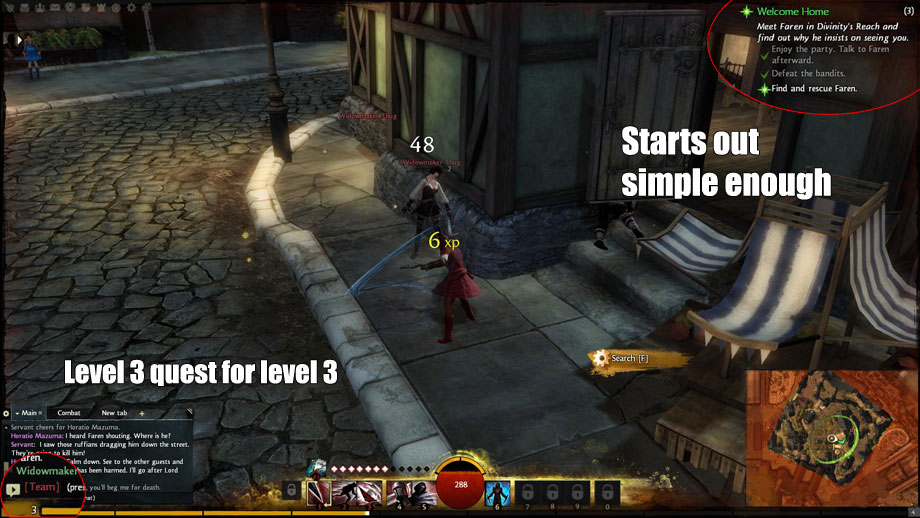Select the Find and rescue Faren objective
This screenshot has height=518, width=920.
[x=812, y=88]
